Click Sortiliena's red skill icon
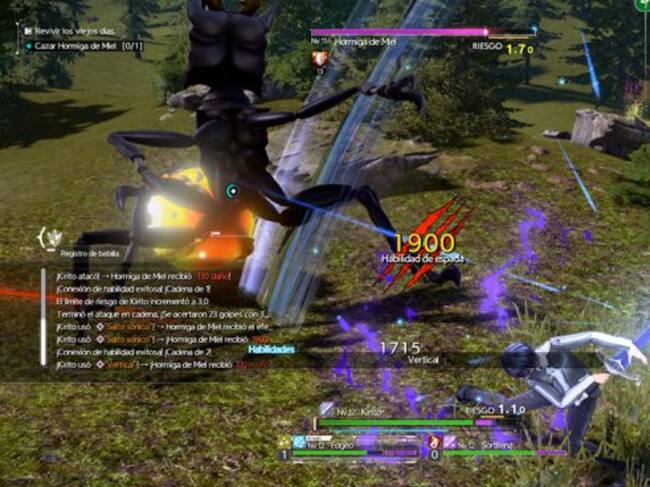The width and height of the screenshot is (650, 487). click(435, 442)
